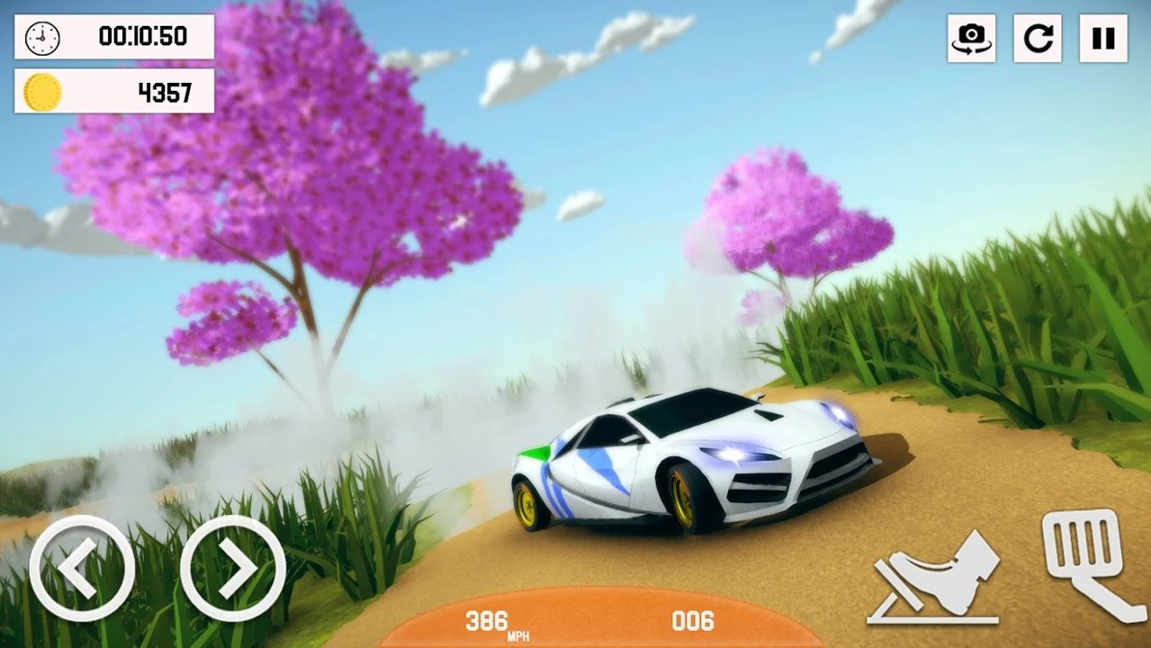The width and height of the screenshot is (1151, 648).
Task: Pause the game
Action: pos(1103,39)
